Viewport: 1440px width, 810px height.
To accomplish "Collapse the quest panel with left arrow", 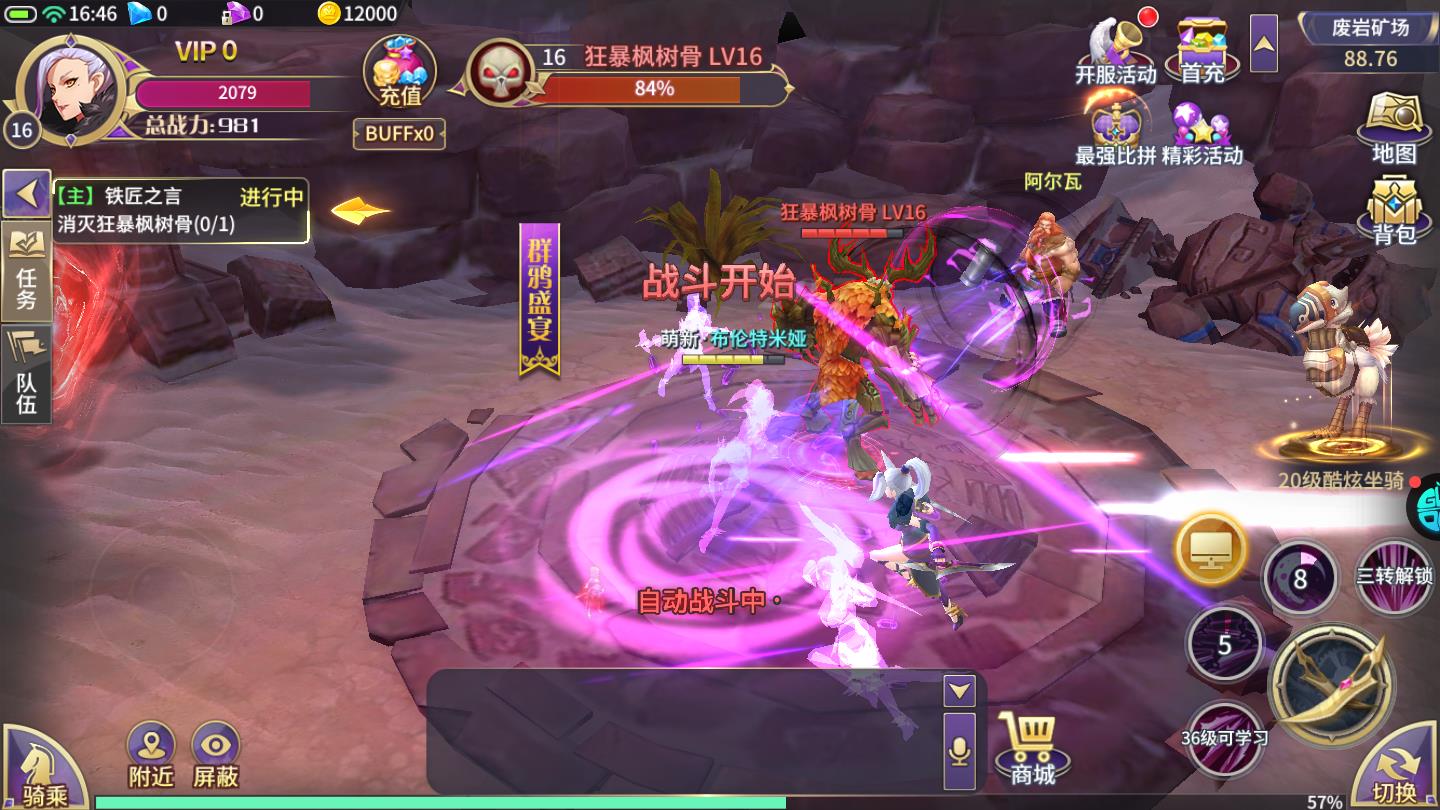I will (26, 193).
